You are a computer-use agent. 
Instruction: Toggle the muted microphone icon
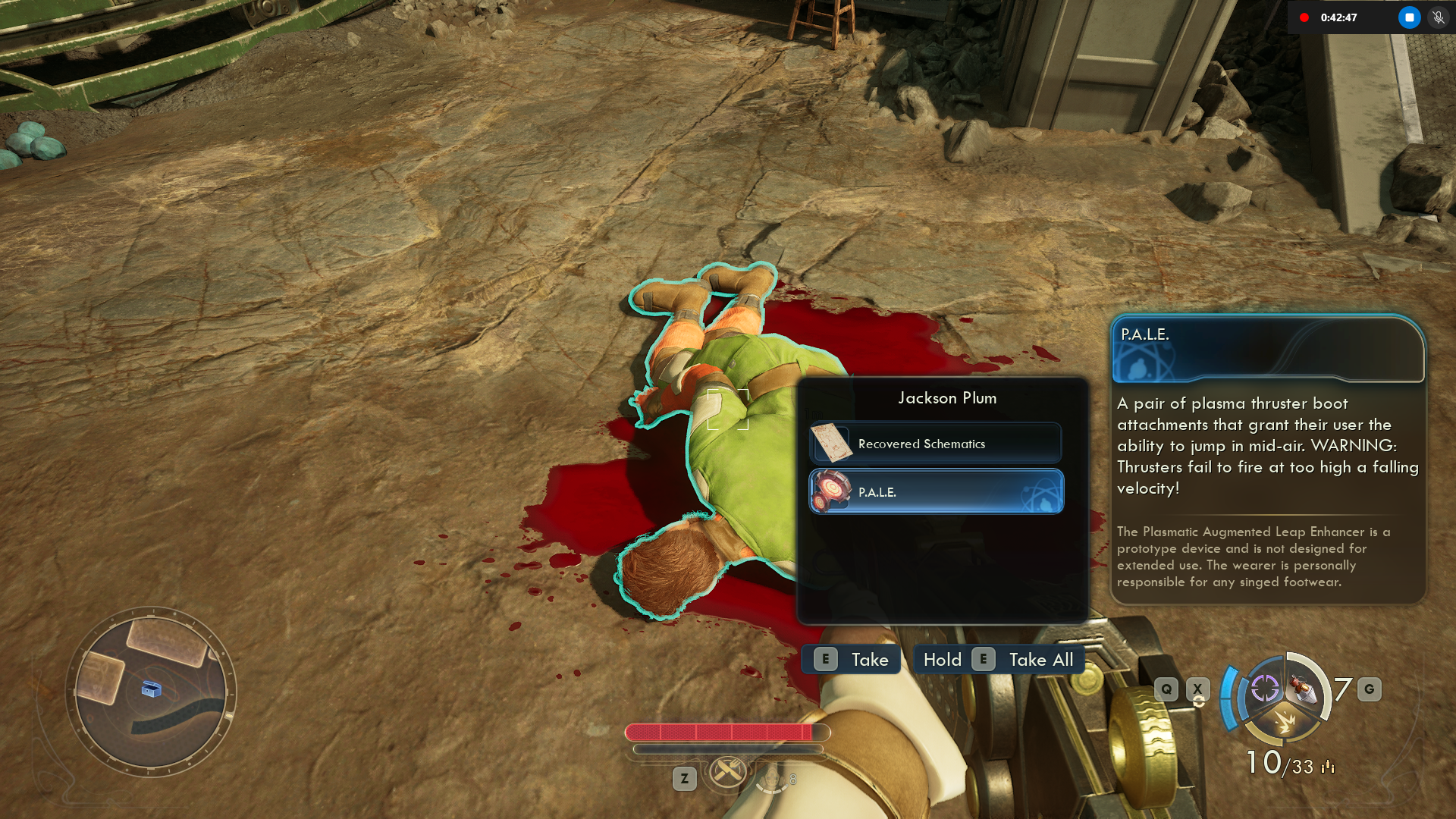1438,17
